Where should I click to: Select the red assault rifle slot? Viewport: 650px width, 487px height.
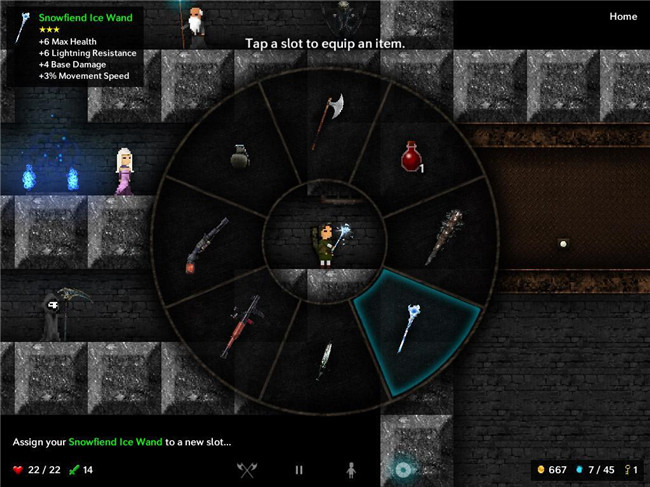pyautogui.click(x=240, y=323)
